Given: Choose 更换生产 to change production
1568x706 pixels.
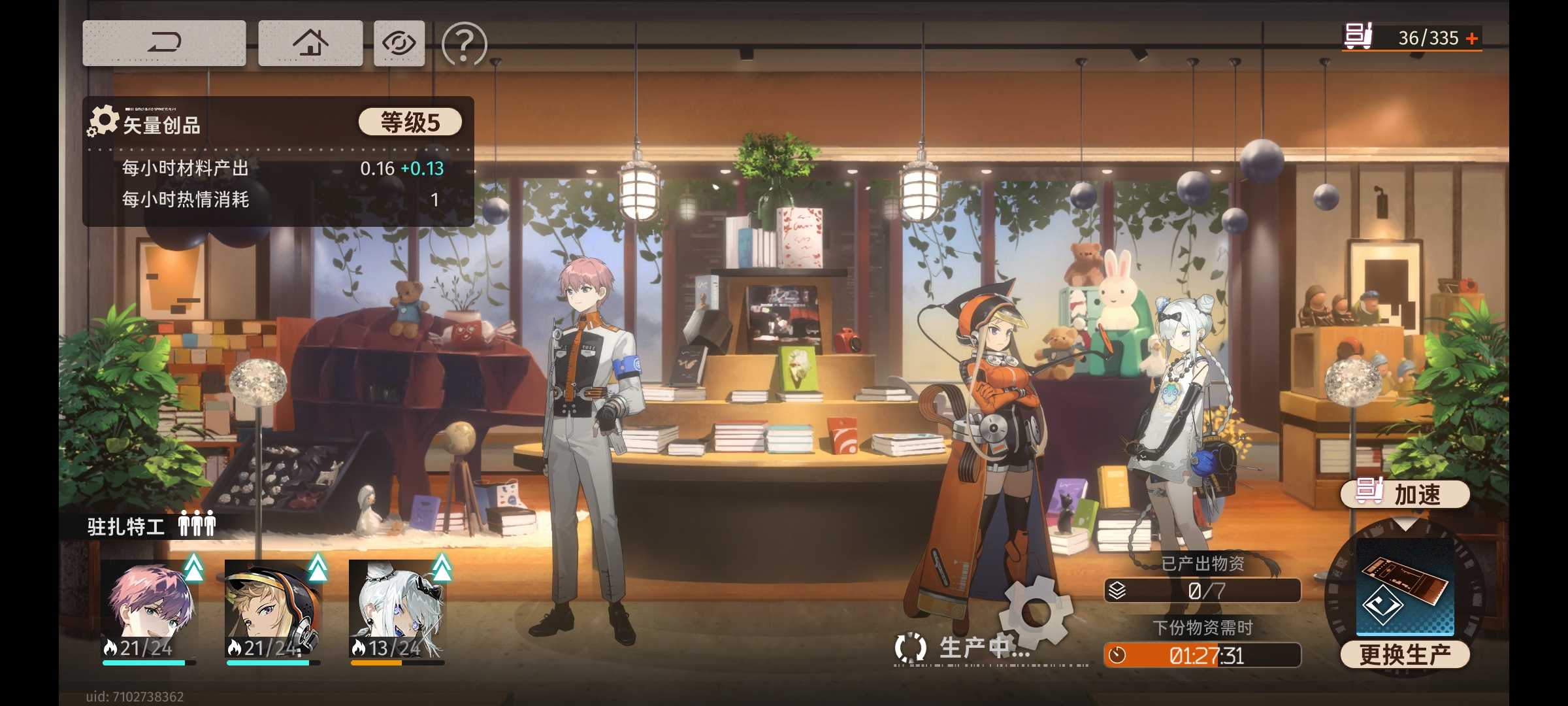Looking at the screenshot, I should (x=1405, y=654).
